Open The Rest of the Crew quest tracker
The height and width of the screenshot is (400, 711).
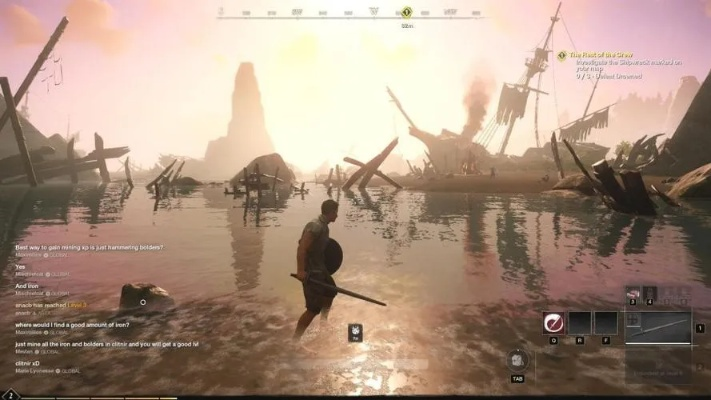coord(610,55)
